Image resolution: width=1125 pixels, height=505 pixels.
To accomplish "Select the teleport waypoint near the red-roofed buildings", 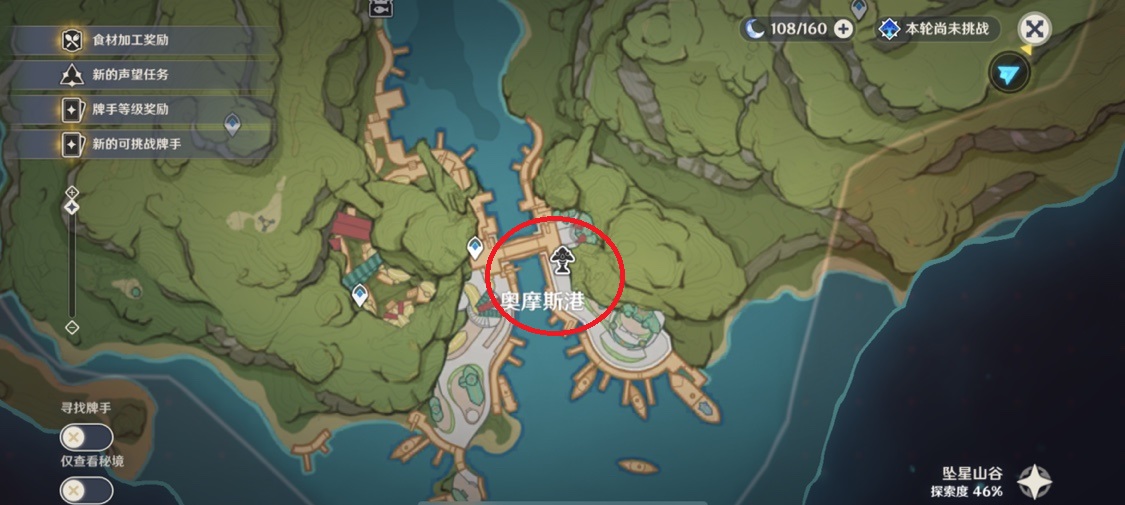I will (x=360, y=295).
